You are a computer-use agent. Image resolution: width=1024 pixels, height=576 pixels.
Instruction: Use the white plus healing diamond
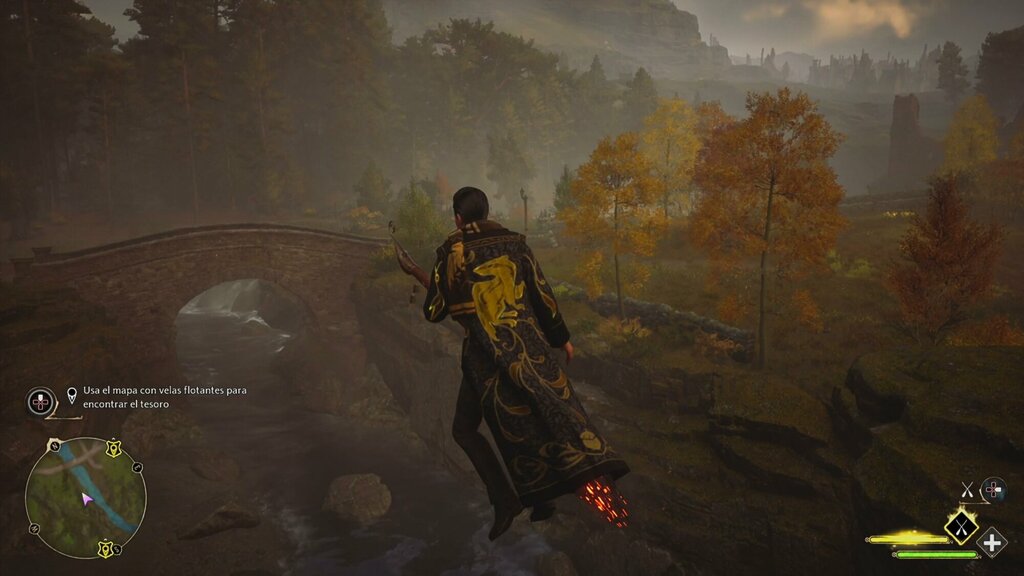(x=992, y=542)
